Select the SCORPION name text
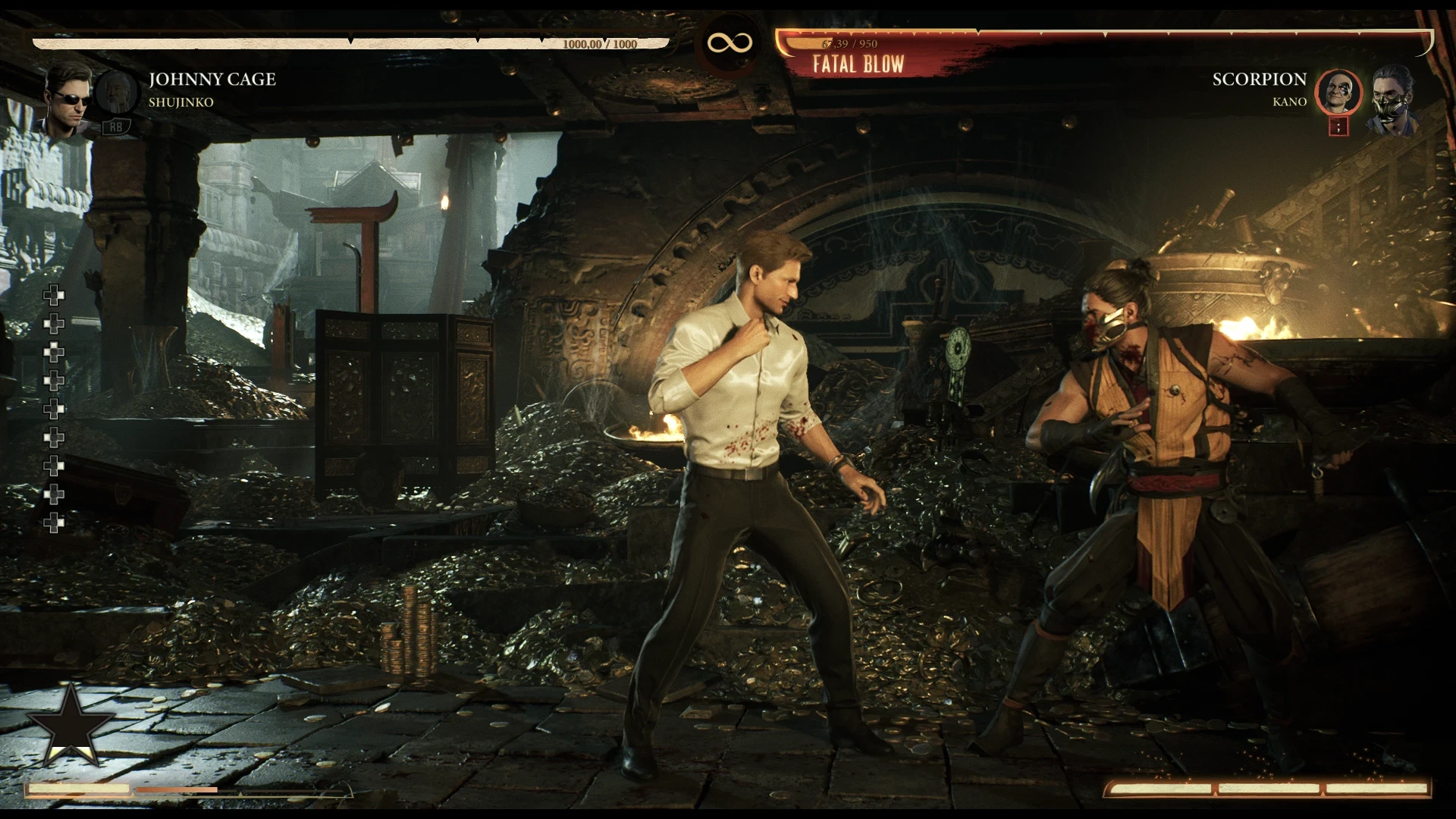Screen dimensions: 1456x819 [1260, 79]
